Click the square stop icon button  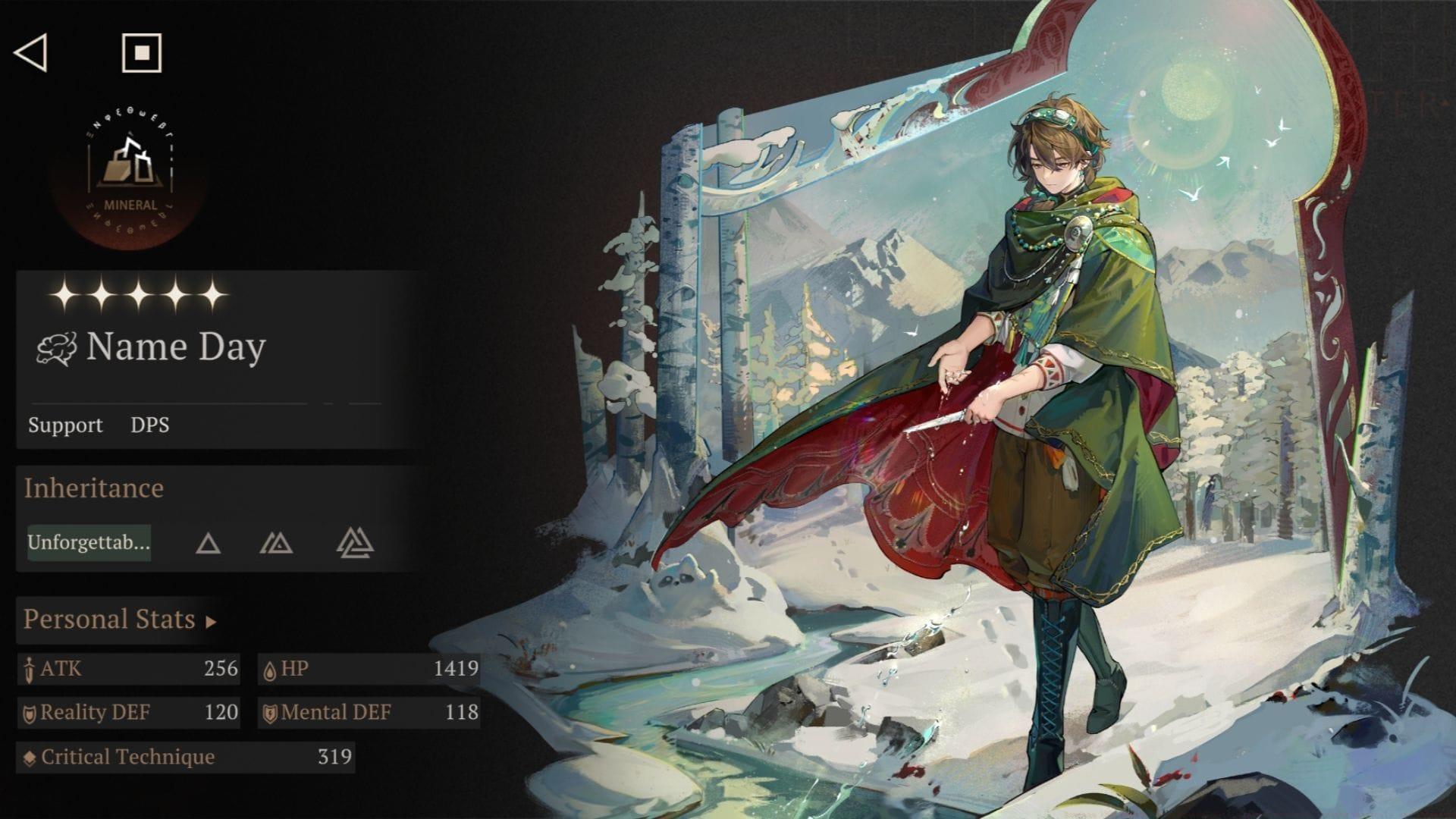tap(142, 53)
